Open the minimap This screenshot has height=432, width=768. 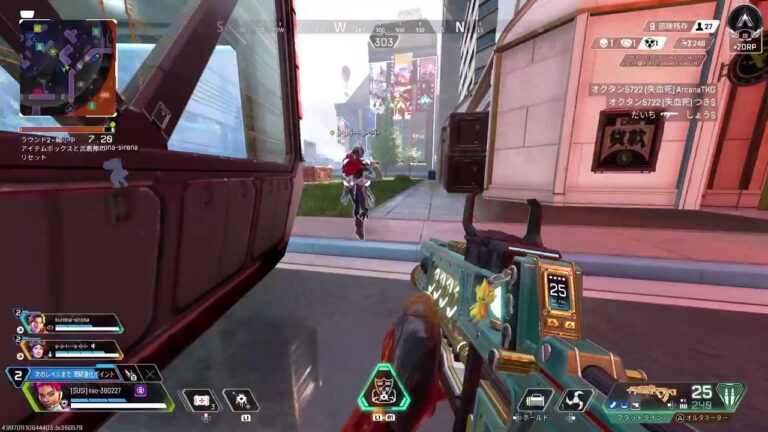coord(67,68)
